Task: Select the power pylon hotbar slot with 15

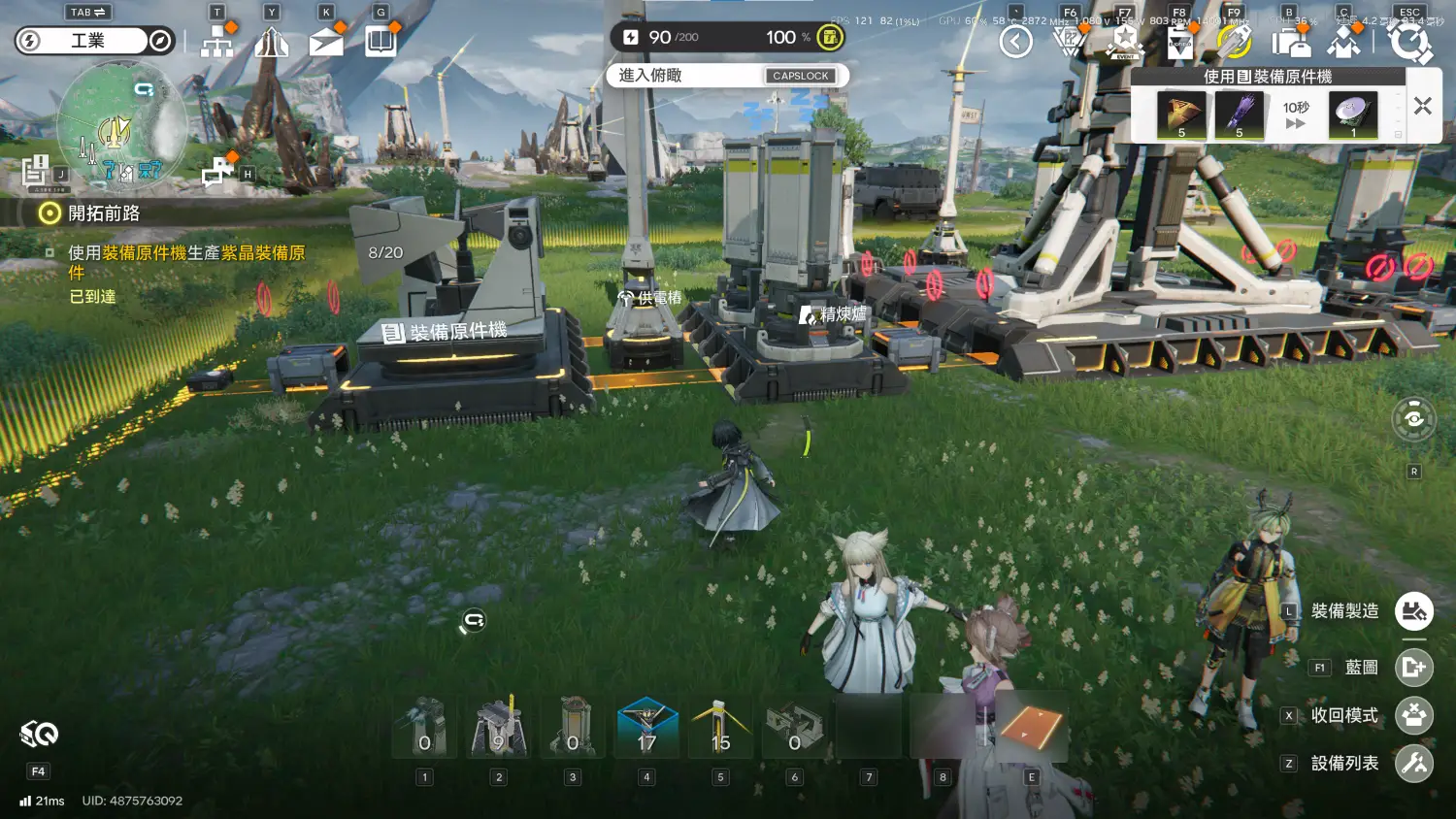Action: pyautogui.click(x=720, y=728)
